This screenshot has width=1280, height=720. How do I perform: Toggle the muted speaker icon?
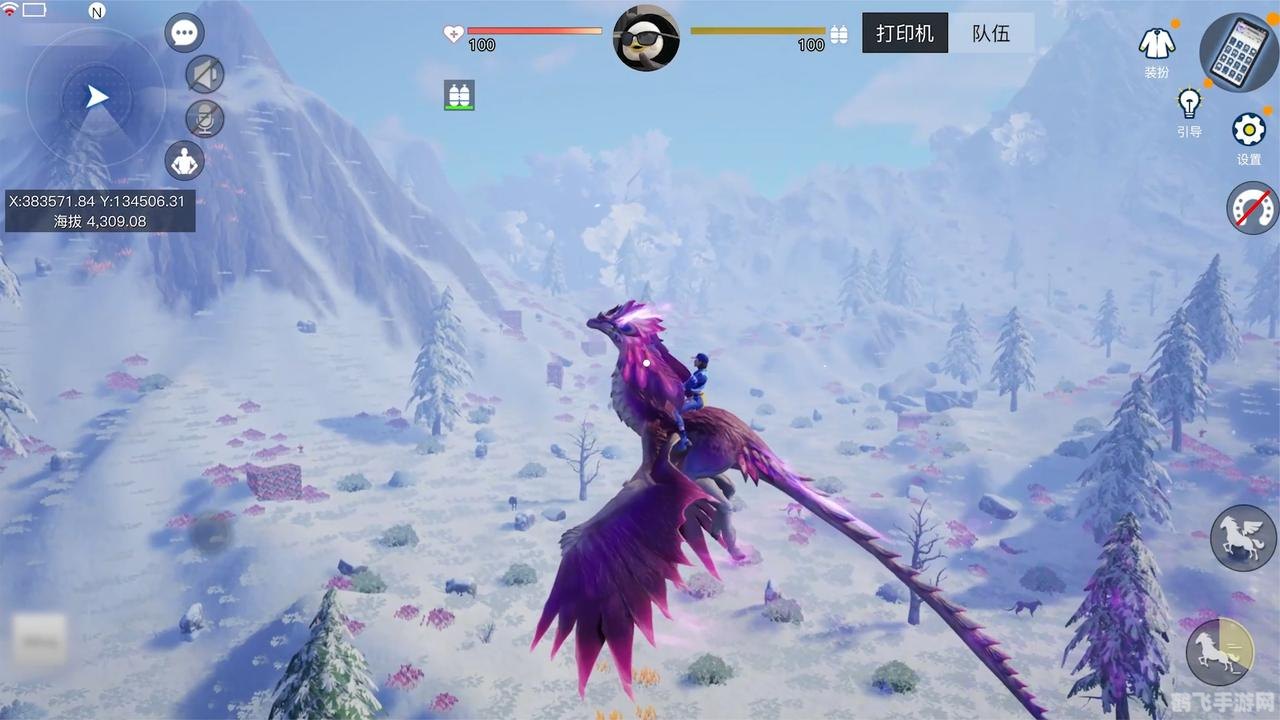pos(205,74)
